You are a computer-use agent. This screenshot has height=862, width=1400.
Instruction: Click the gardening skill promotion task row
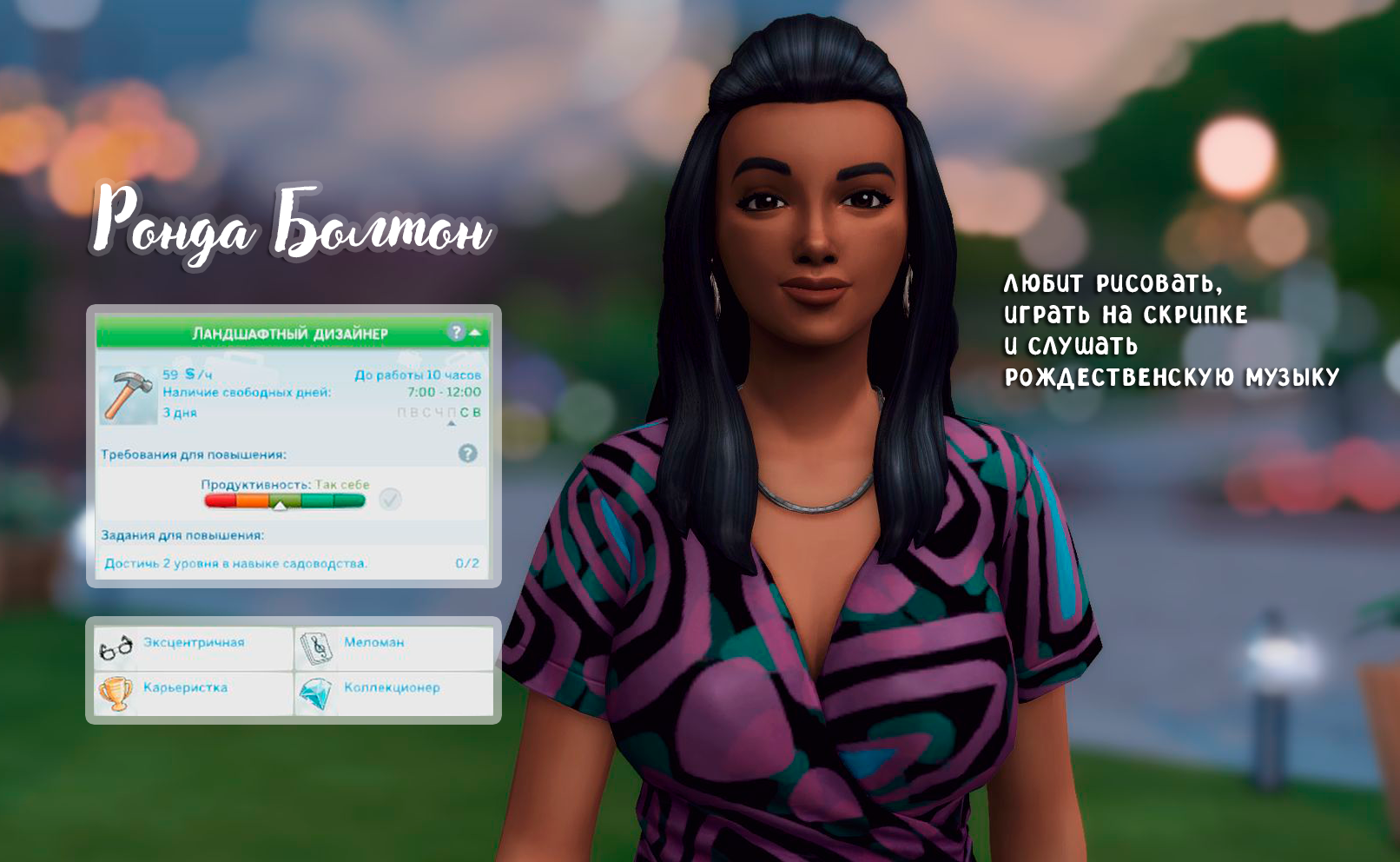tap(292, 563)
